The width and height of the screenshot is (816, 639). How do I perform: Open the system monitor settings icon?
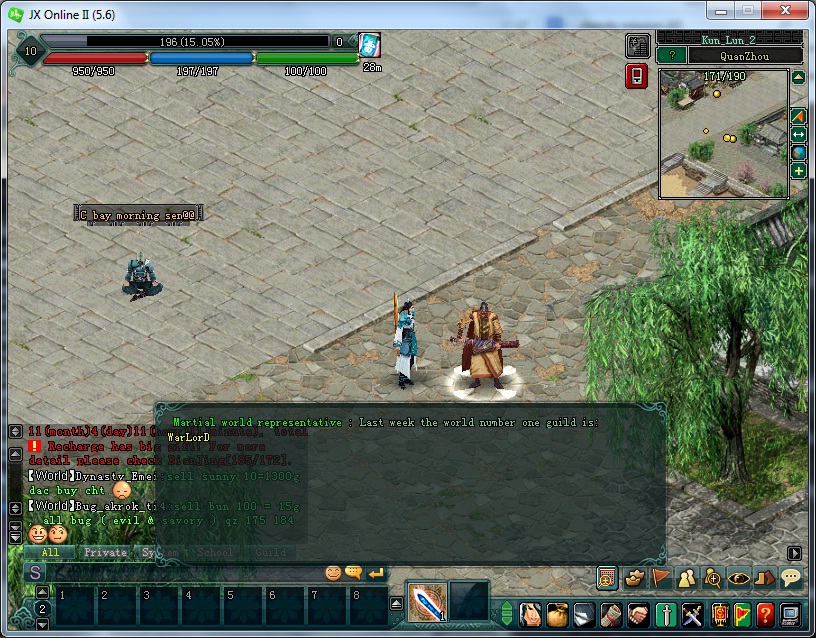[x=791, y=613]
